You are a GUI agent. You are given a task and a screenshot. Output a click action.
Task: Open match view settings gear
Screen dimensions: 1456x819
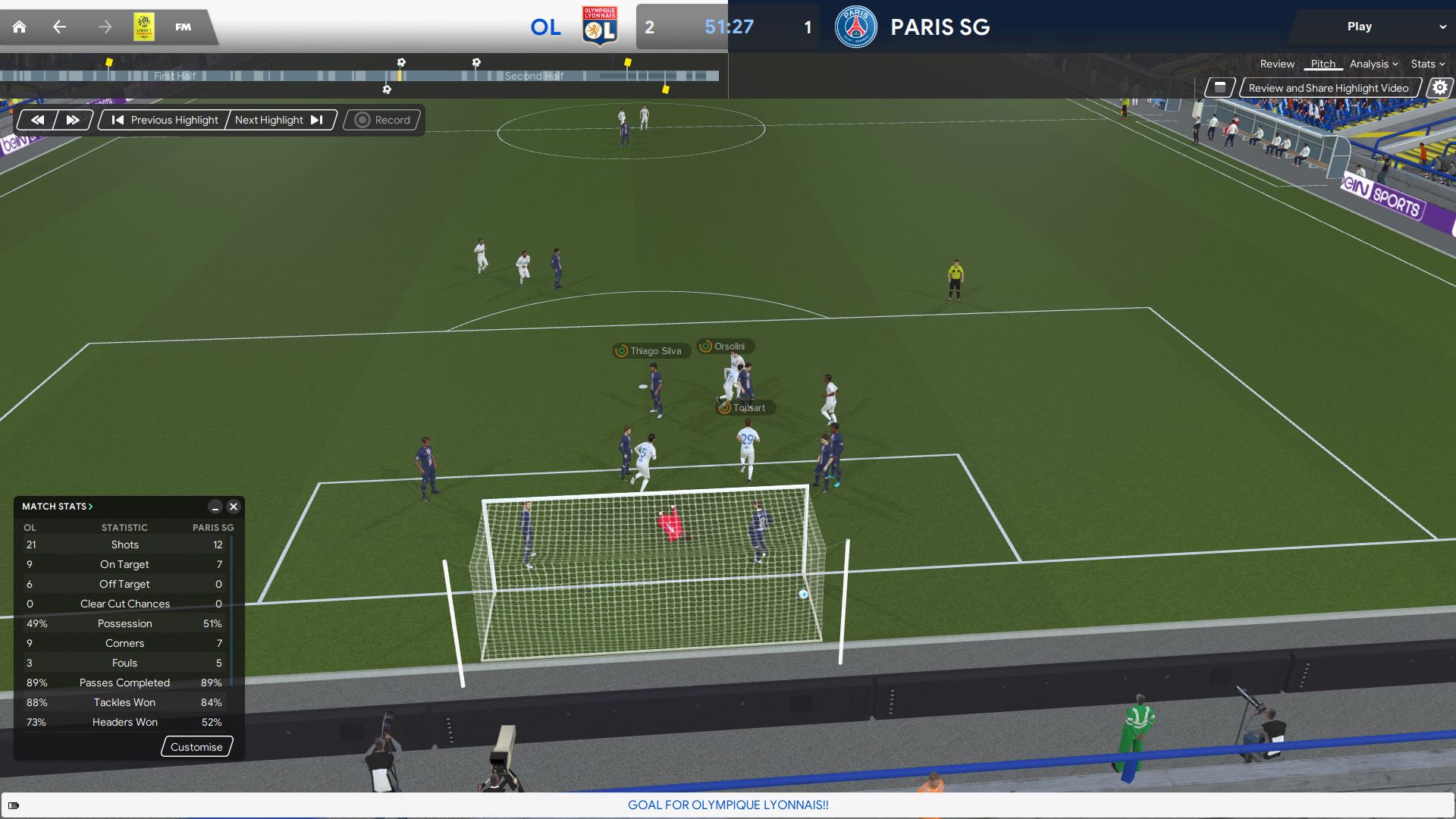[x=1439, y=88]
